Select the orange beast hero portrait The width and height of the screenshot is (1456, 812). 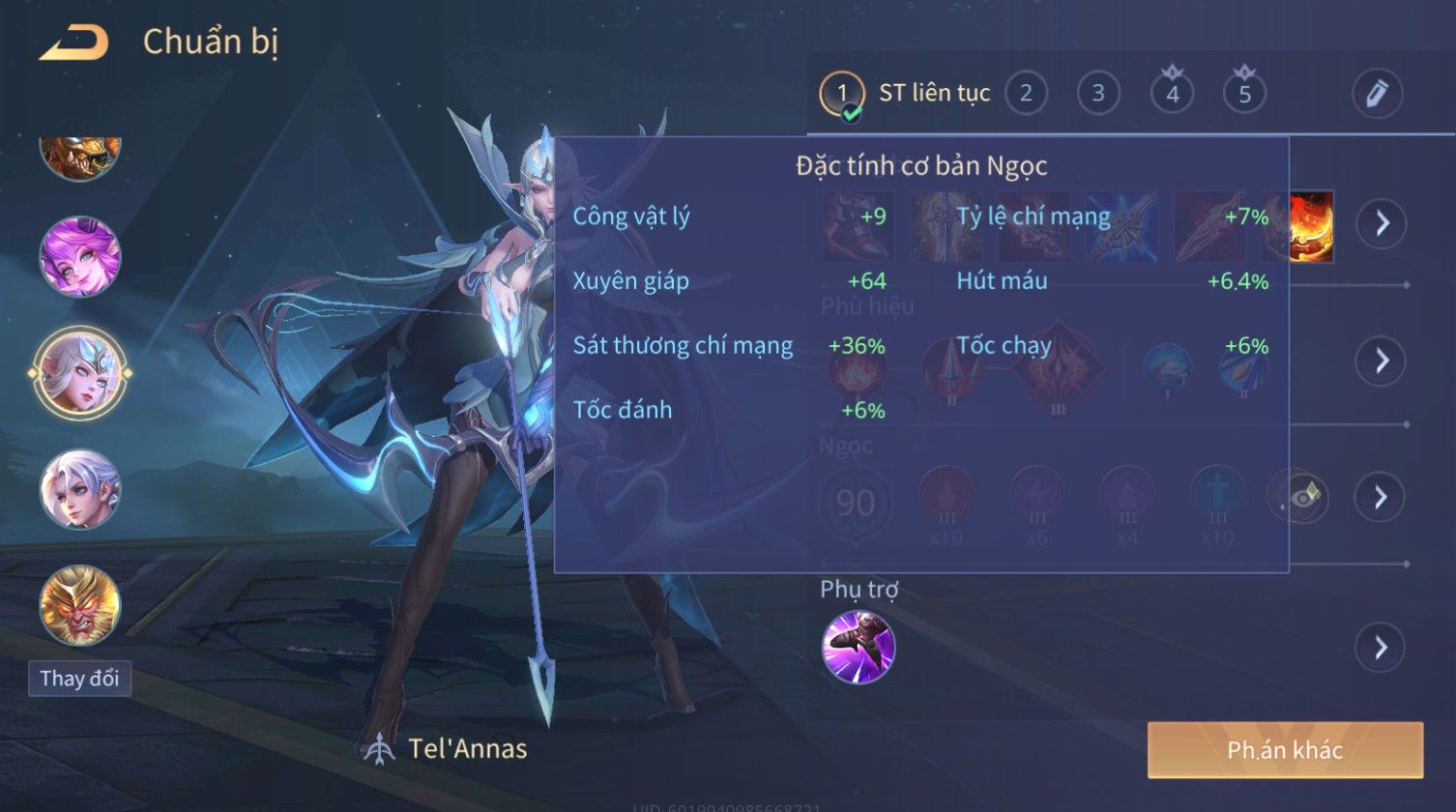click(x=80, y=157)
